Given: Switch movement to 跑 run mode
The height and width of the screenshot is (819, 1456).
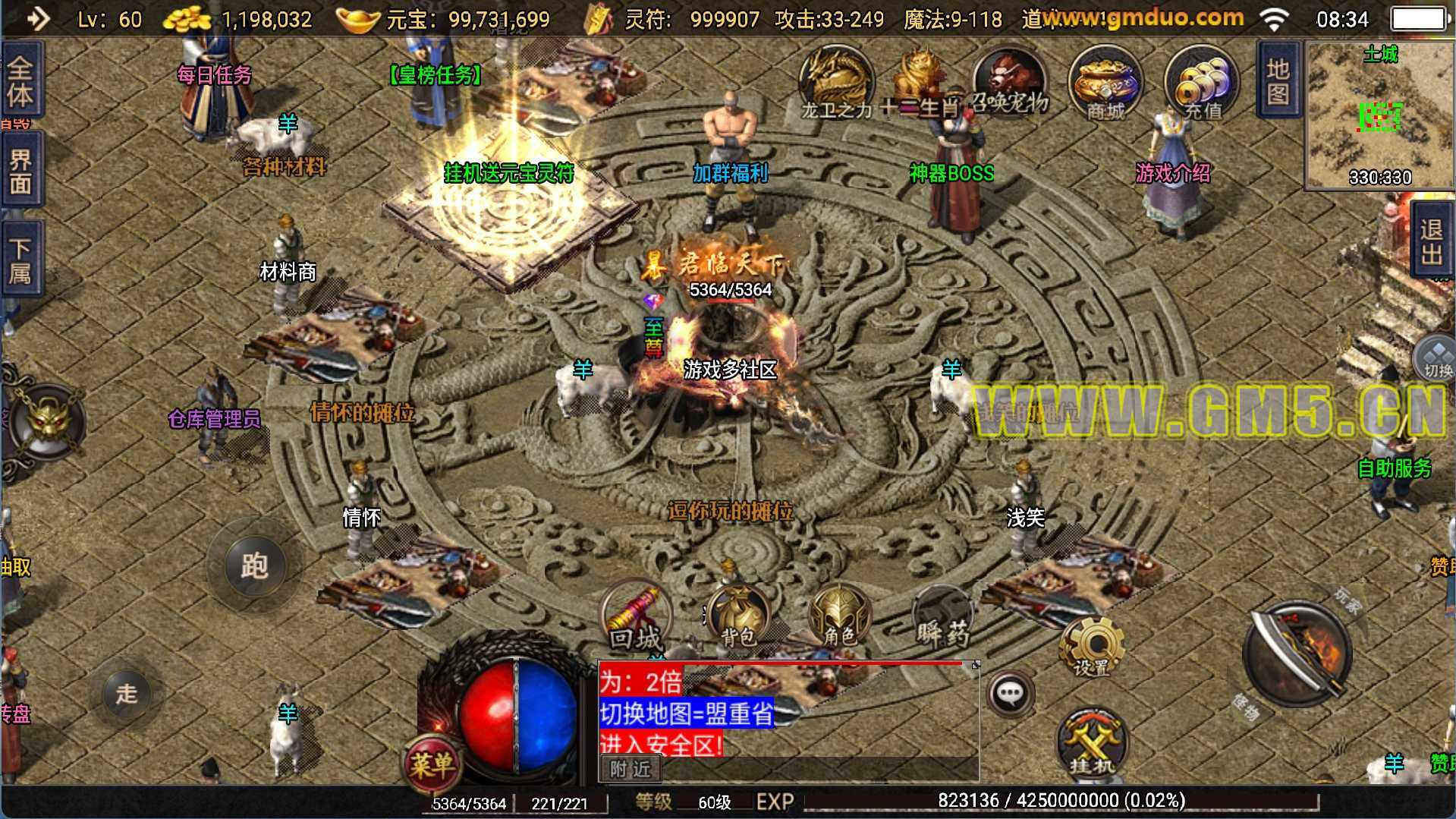Looking at the screenshot, I should click(254, 565).
